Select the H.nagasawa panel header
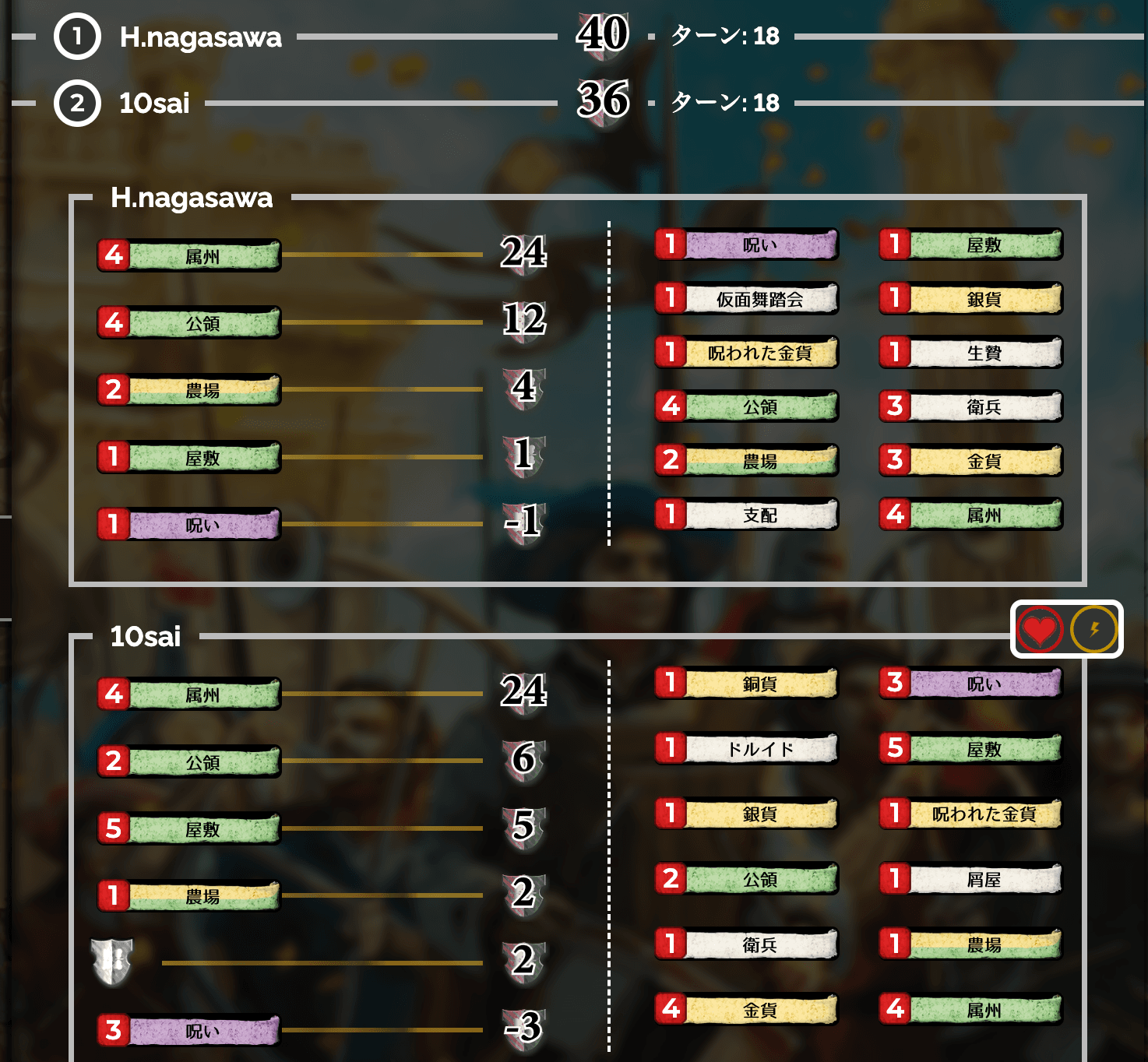Screen dimensions: 1148x1062 point(192,199)
